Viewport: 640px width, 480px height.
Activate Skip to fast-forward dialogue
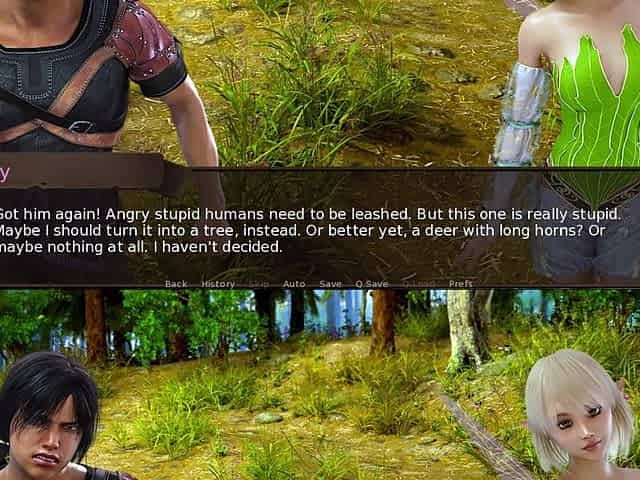pos(259,284)
